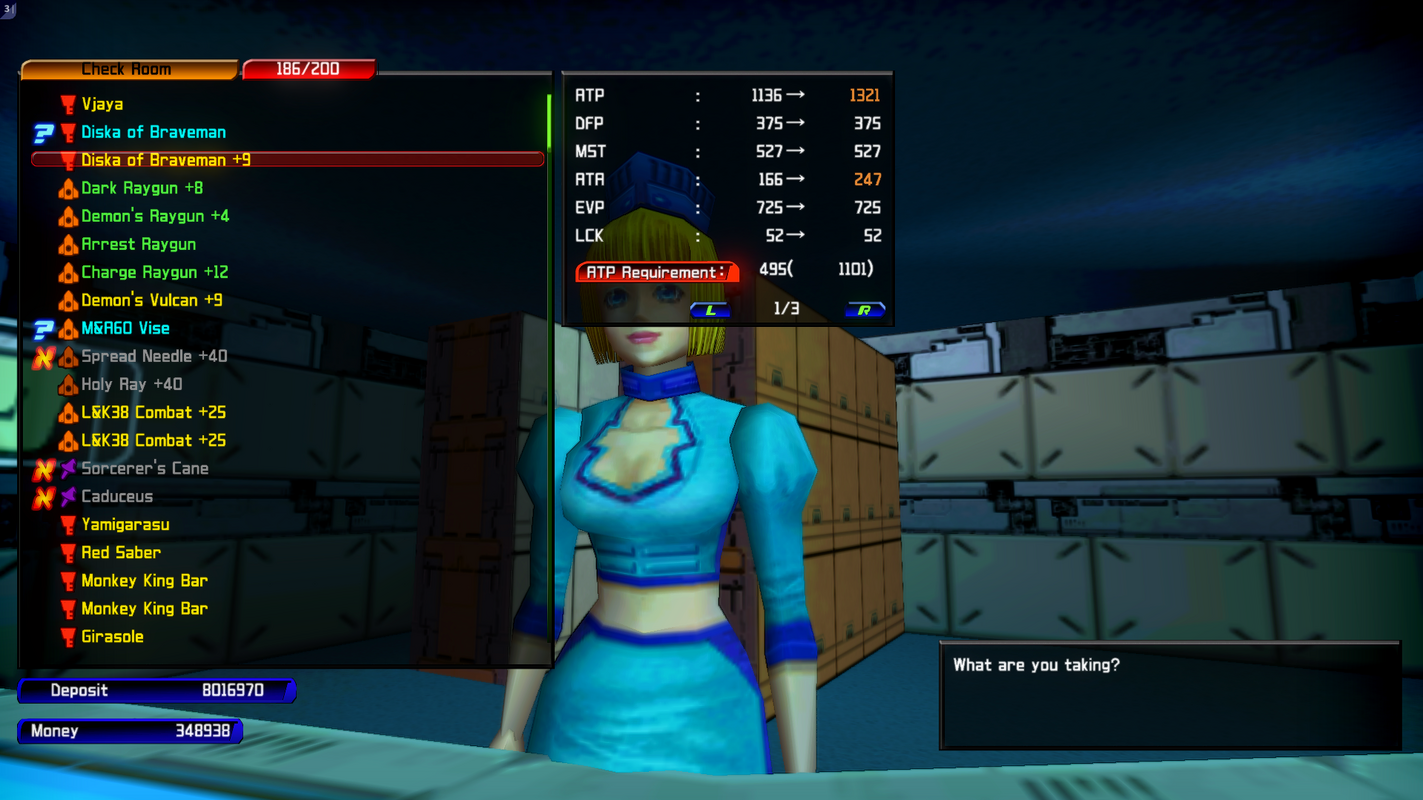Click the weapon icon beside Monkey King Bar

point(67,580)
